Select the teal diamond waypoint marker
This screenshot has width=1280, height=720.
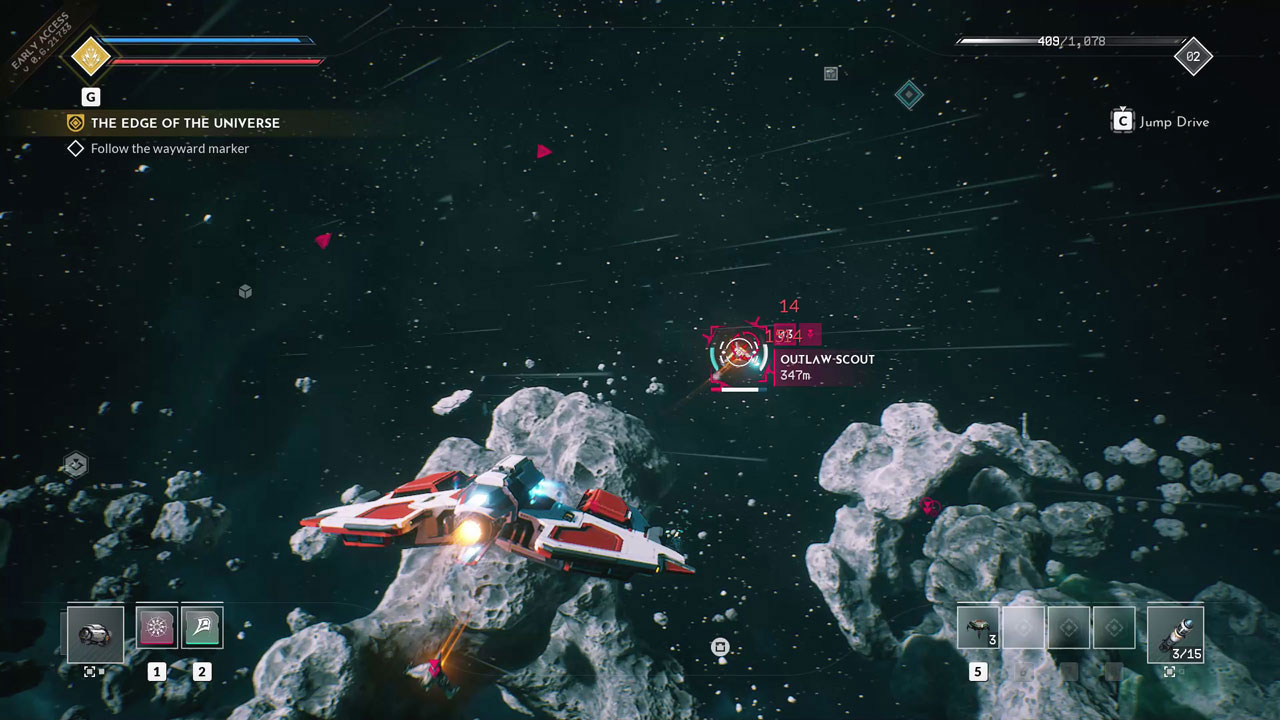908,95
